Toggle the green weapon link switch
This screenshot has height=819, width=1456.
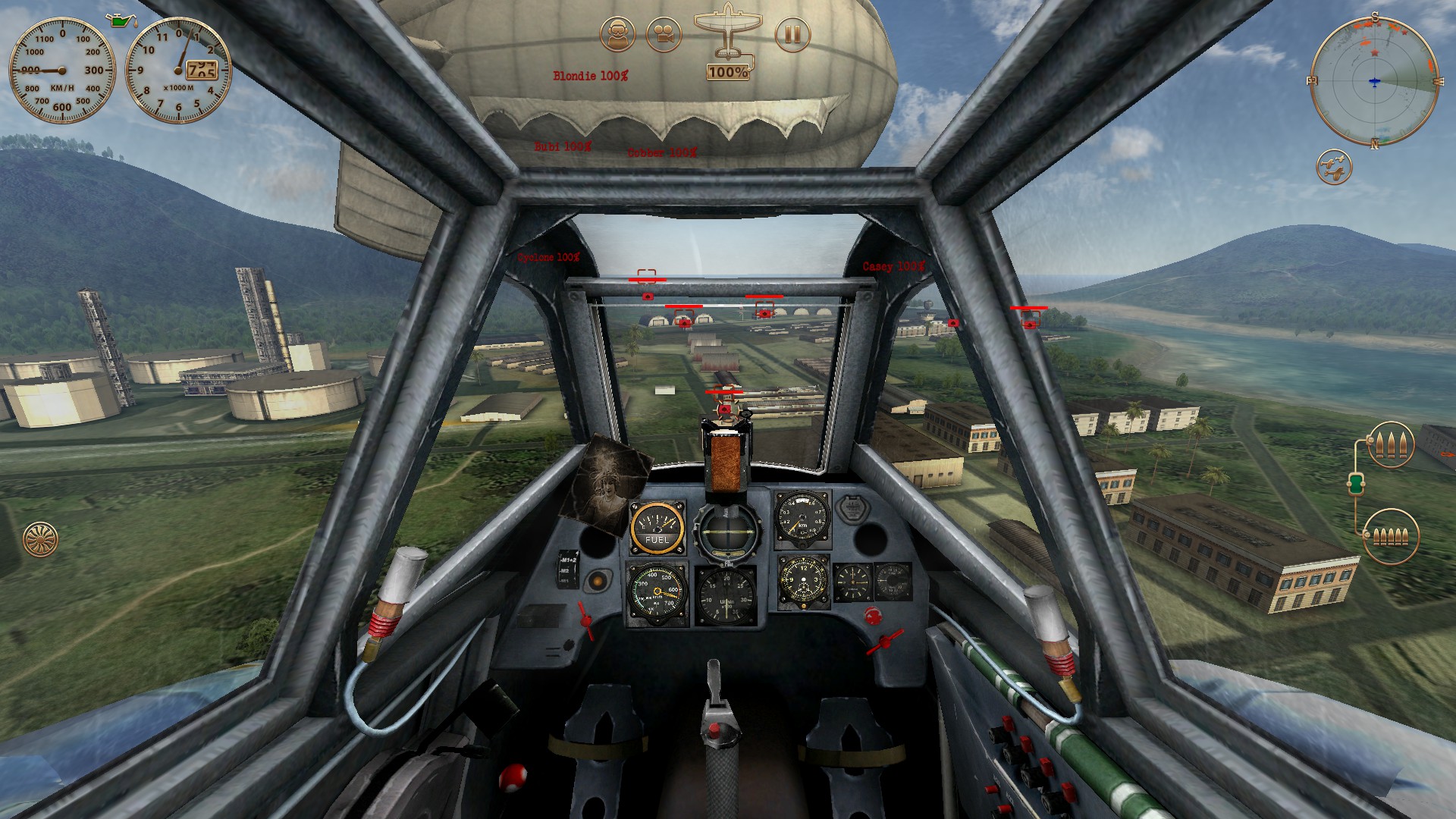pos(1357,482)
